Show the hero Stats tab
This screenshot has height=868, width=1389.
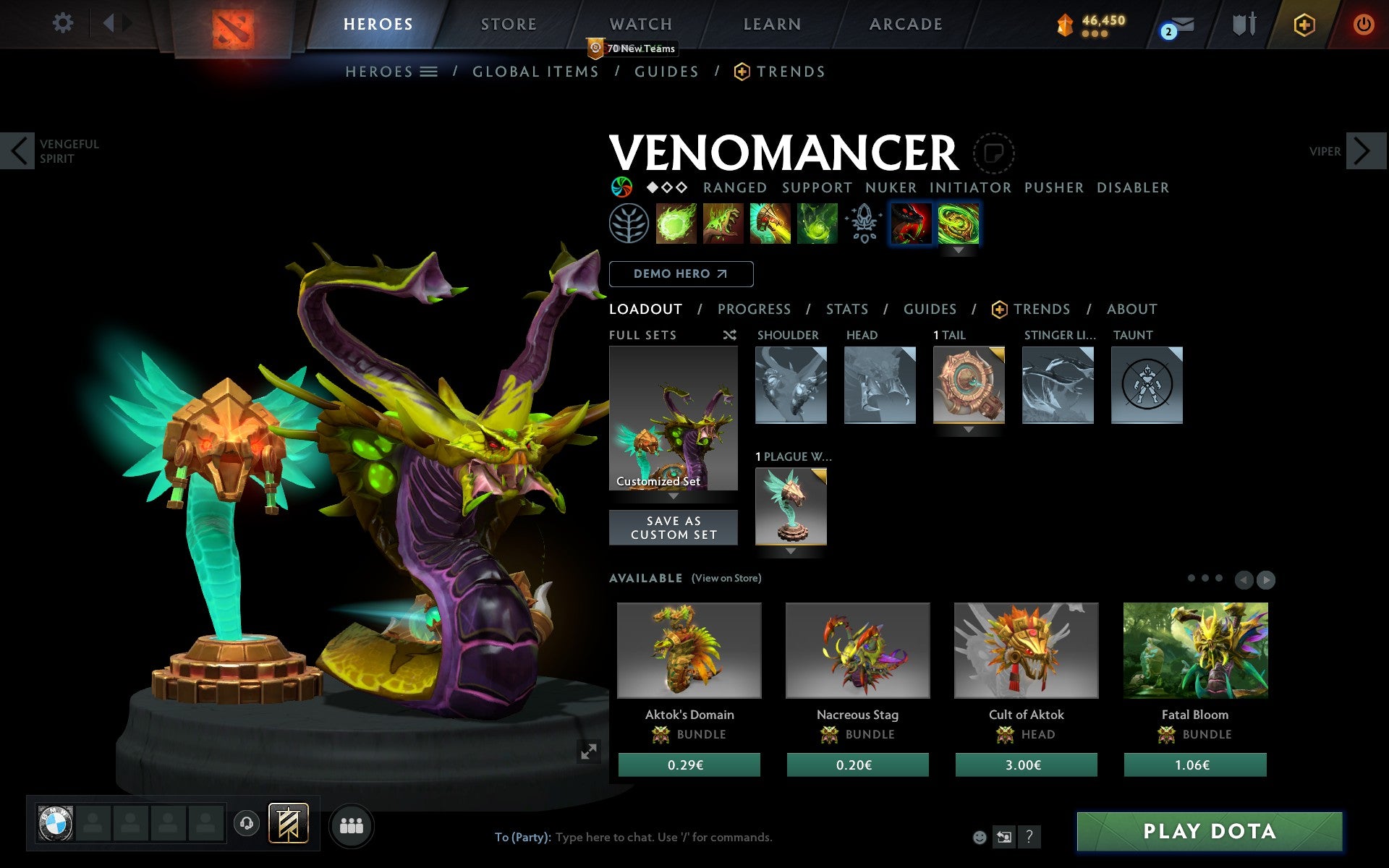pyautogui.click(x=846, y=310)
